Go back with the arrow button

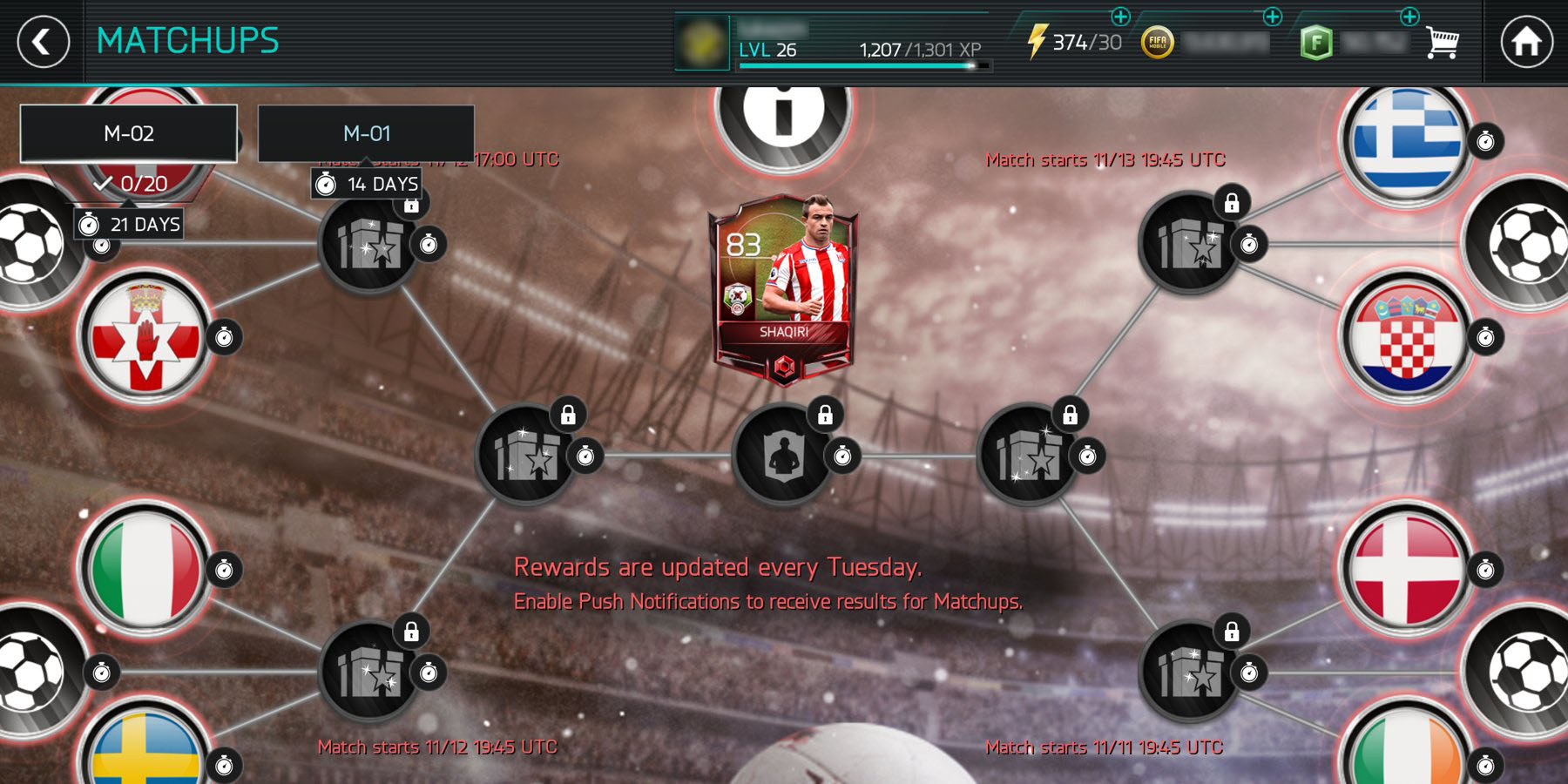click(43, 42)
